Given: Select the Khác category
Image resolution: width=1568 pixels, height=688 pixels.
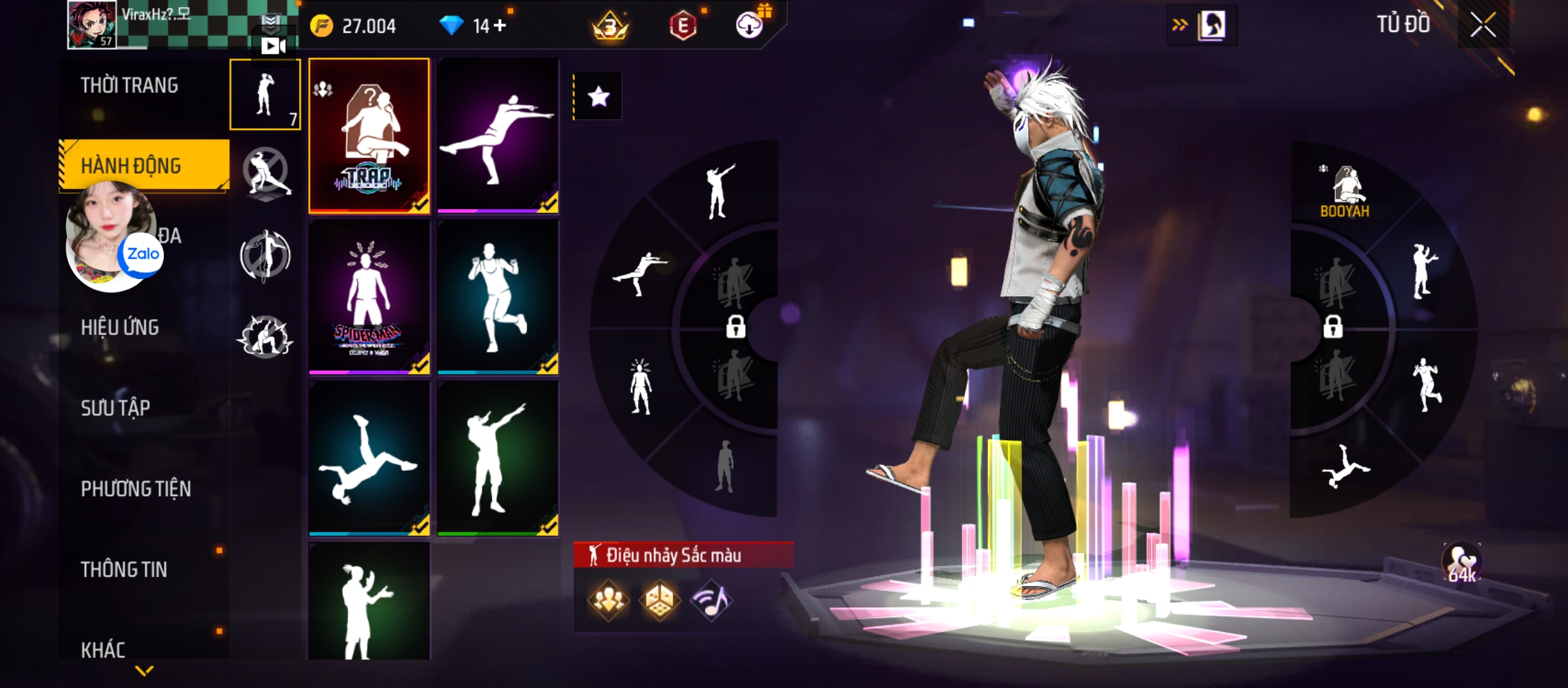Looking at the screenshot, I should pyautogui.click(x=103, y=649).
